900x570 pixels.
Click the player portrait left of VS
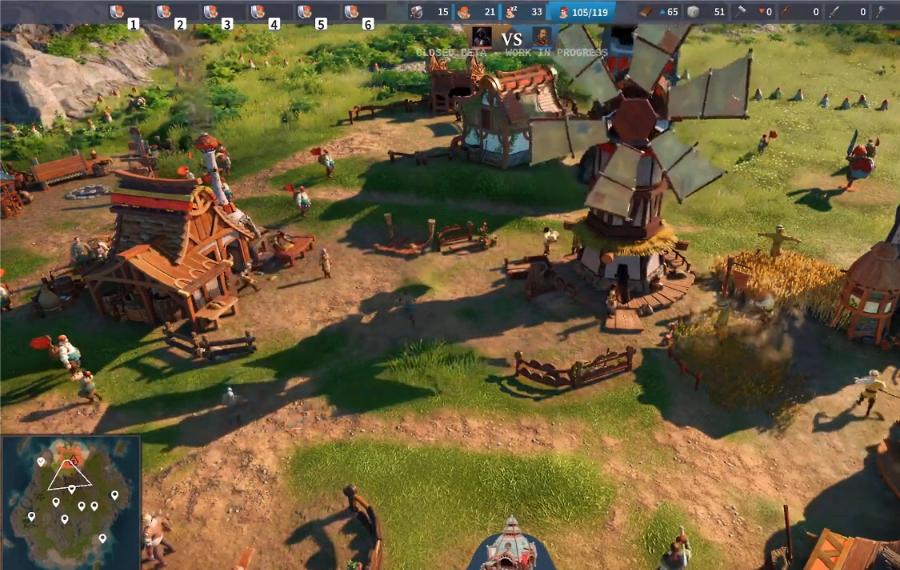(482, 36)
